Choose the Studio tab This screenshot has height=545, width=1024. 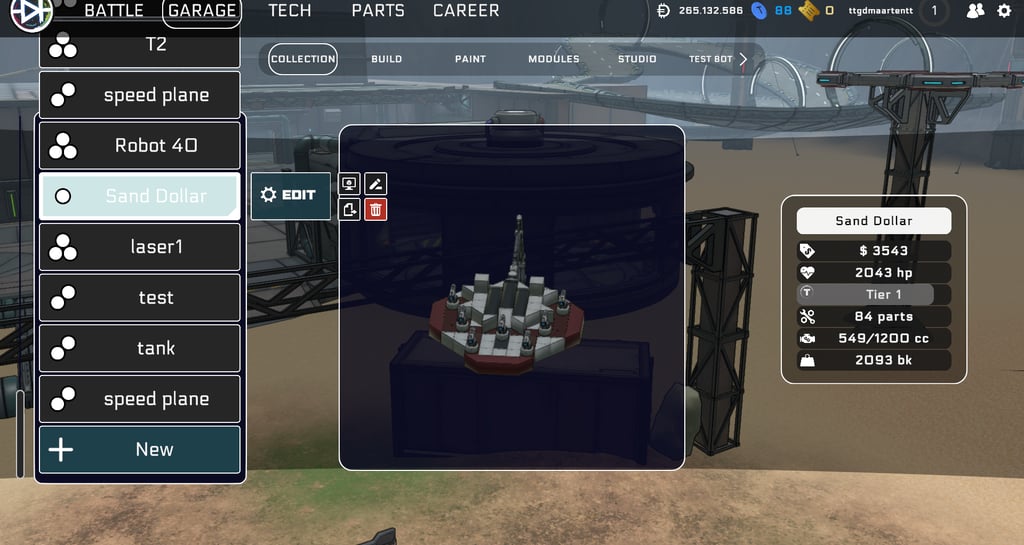click(x=637, y=59)
